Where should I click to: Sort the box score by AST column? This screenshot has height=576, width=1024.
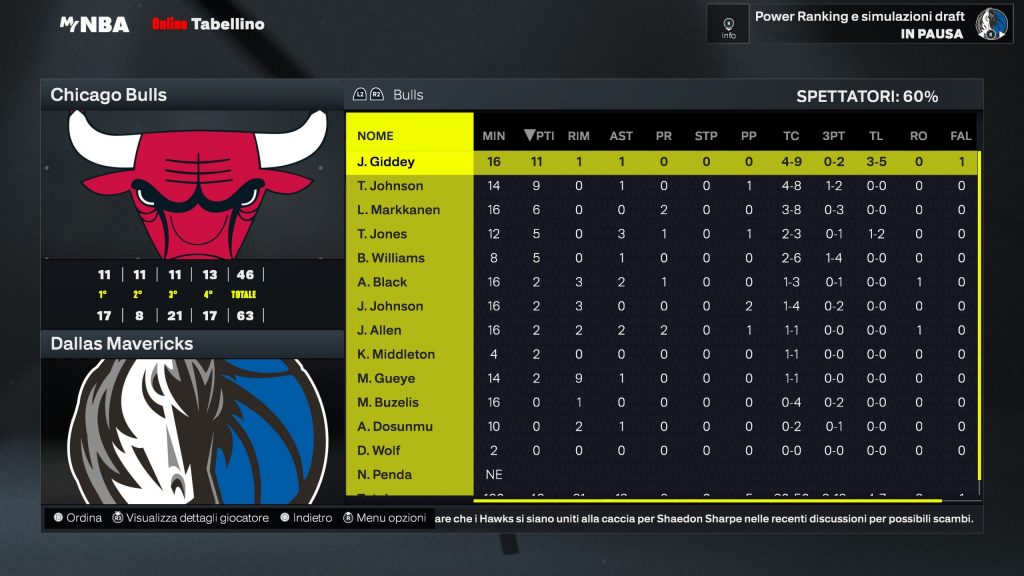click(x=621, y=136)
